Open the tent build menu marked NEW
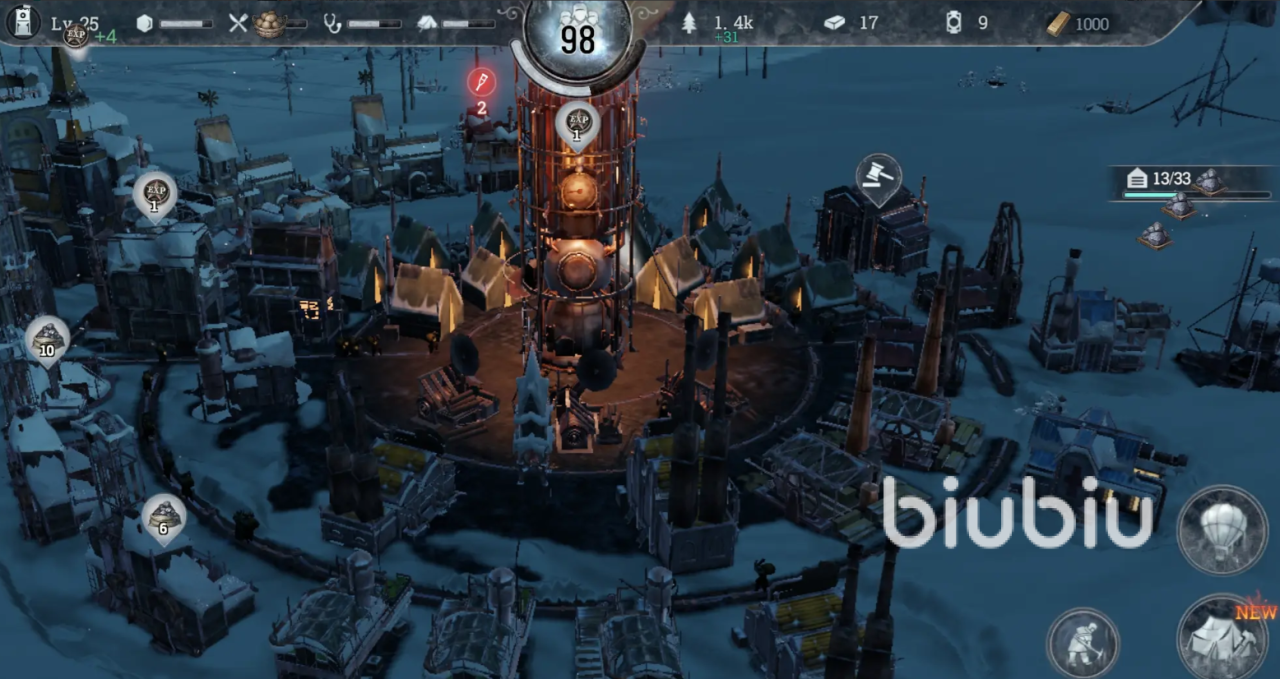The width and height of the screenshot is (1280, 679). [x=1222, y=638]
